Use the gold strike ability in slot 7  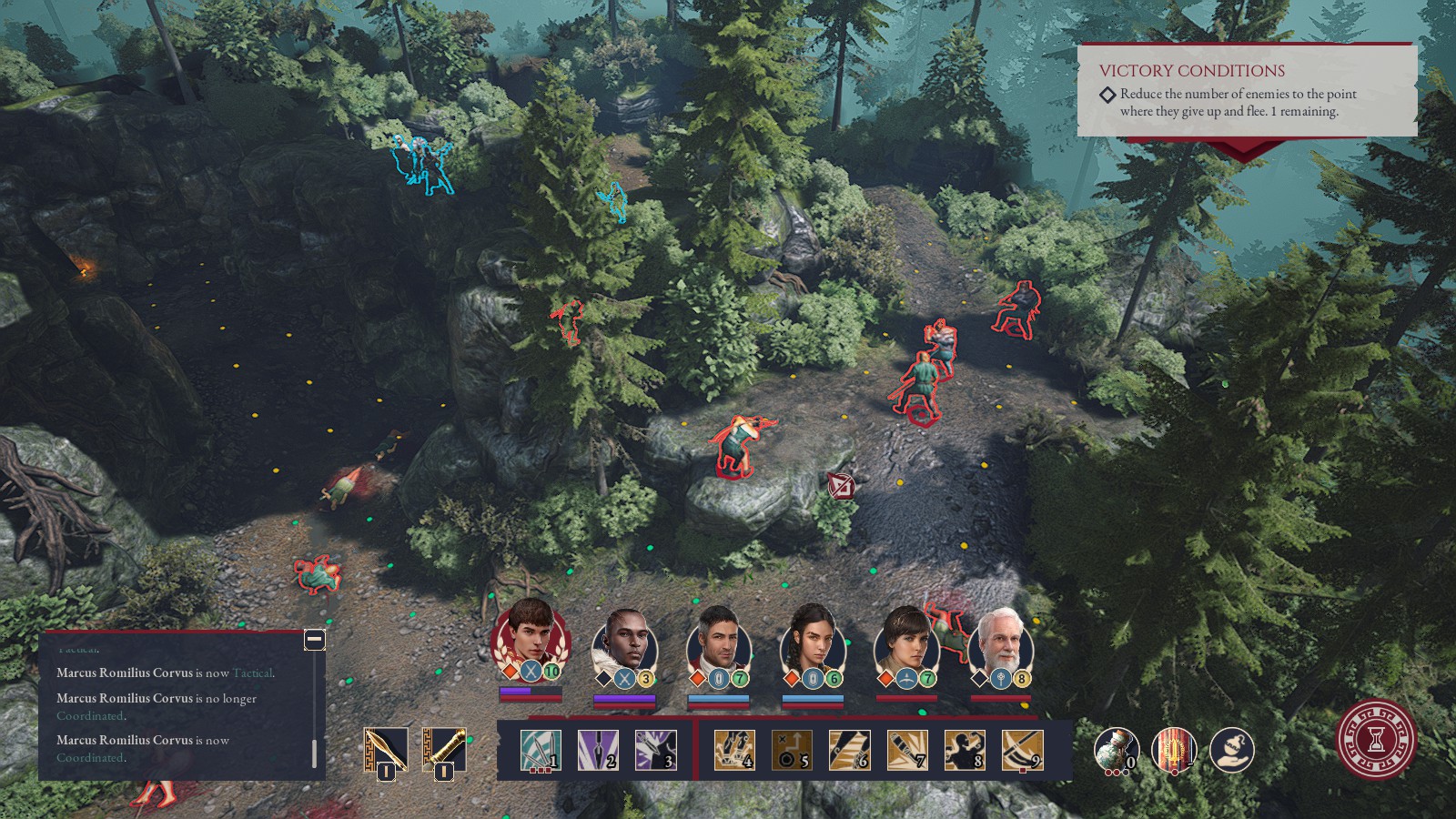pos(906,751)
